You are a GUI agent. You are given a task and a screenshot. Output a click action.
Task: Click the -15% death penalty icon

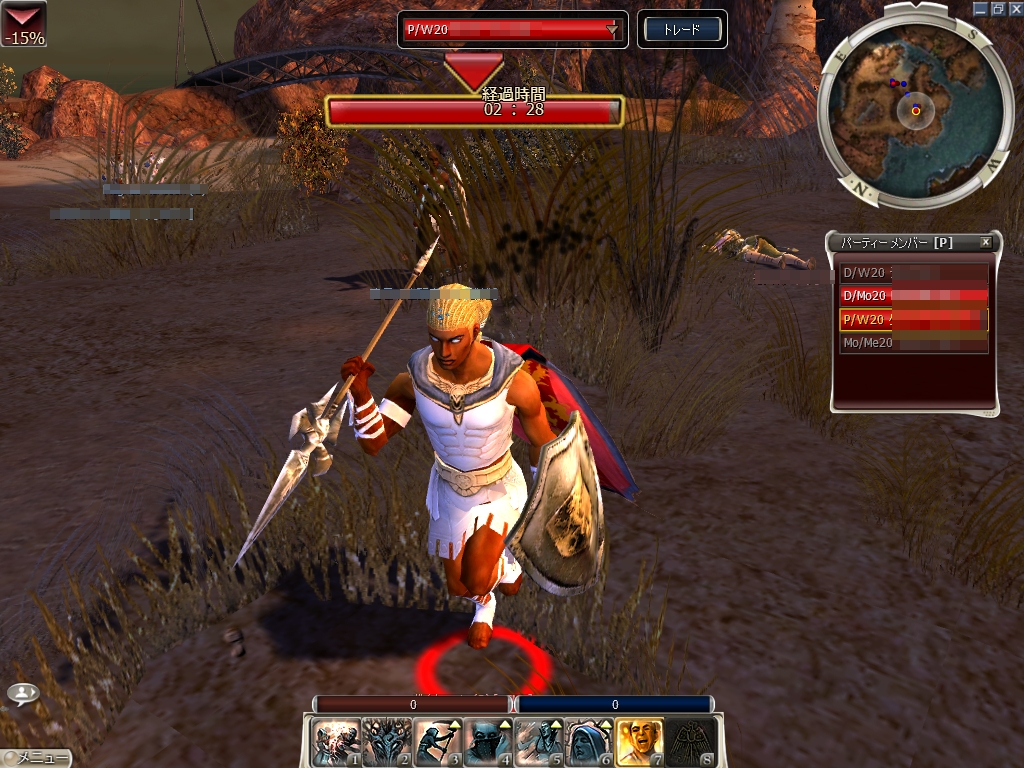click(23, 23)
